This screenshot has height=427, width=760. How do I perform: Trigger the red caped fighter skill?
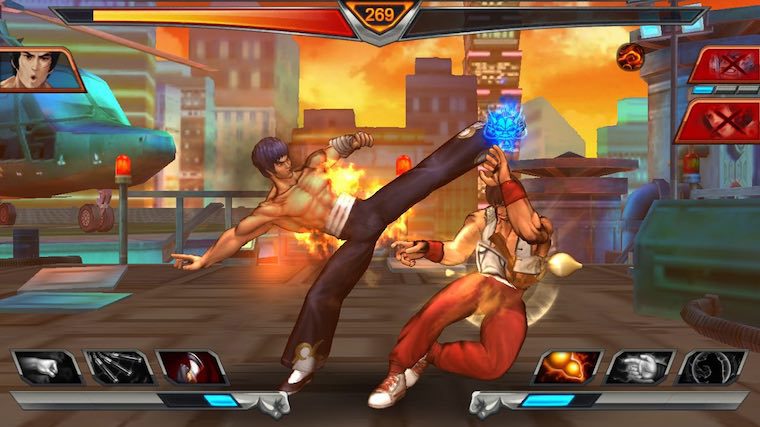191,367
